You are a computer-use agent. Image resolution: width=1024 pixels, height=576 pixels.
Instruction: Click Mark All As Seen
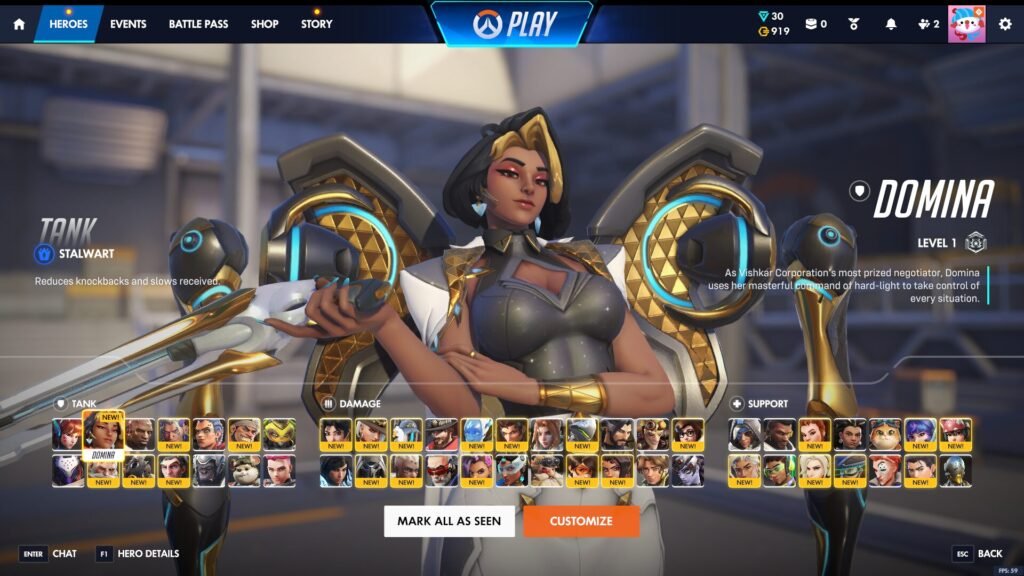click(x=449, y=521)
